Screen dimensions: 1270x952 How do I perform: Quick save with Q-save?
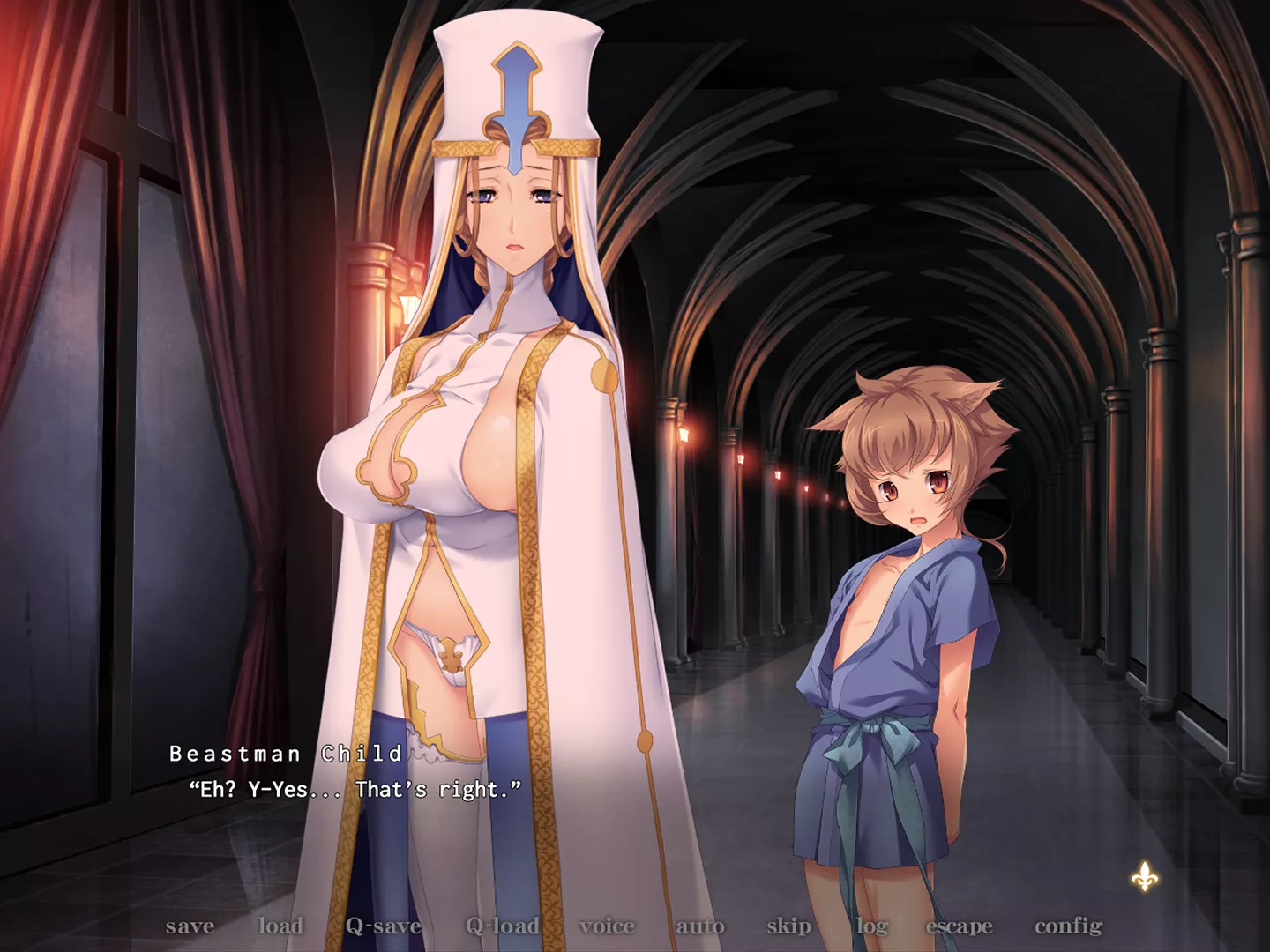384,926
